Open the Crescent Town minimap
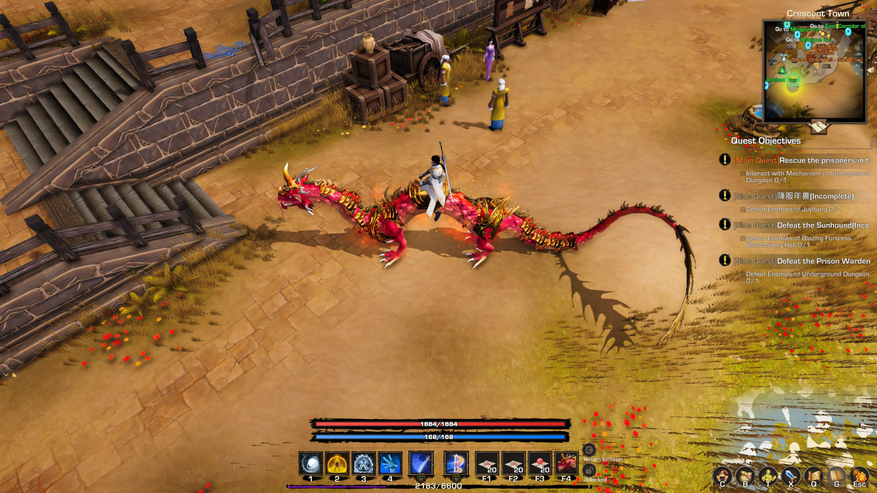Screen dimensions: 877x493 [814, 70]
